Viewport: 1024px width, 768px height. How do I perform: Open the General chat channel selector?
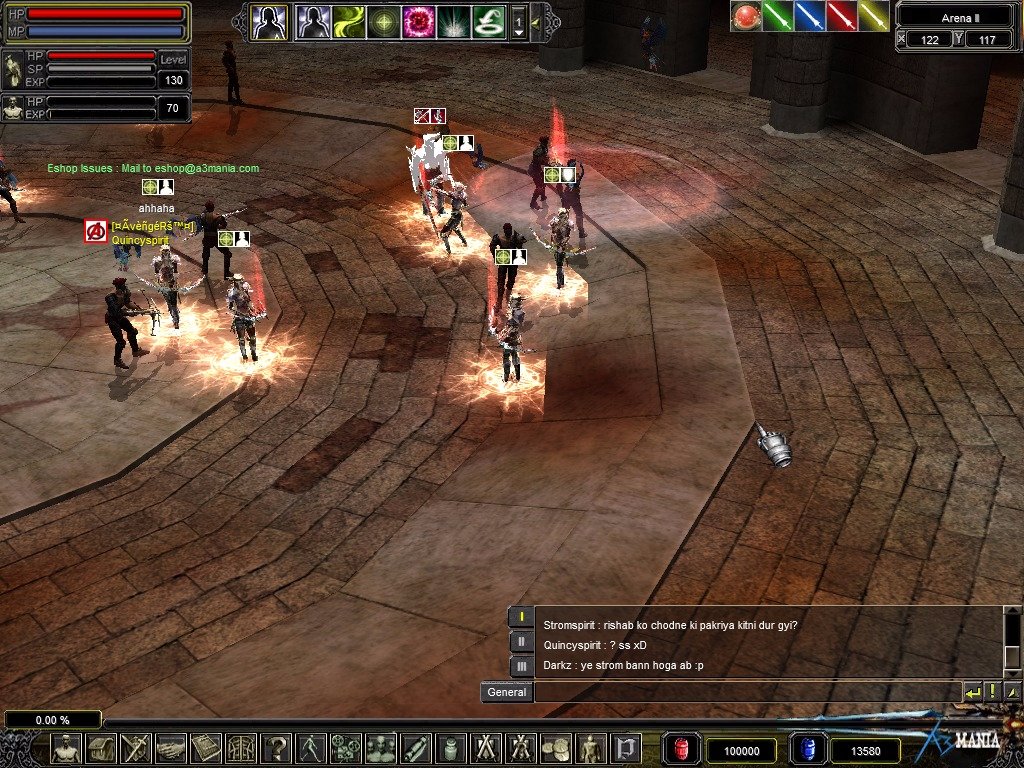click(507, 692)
